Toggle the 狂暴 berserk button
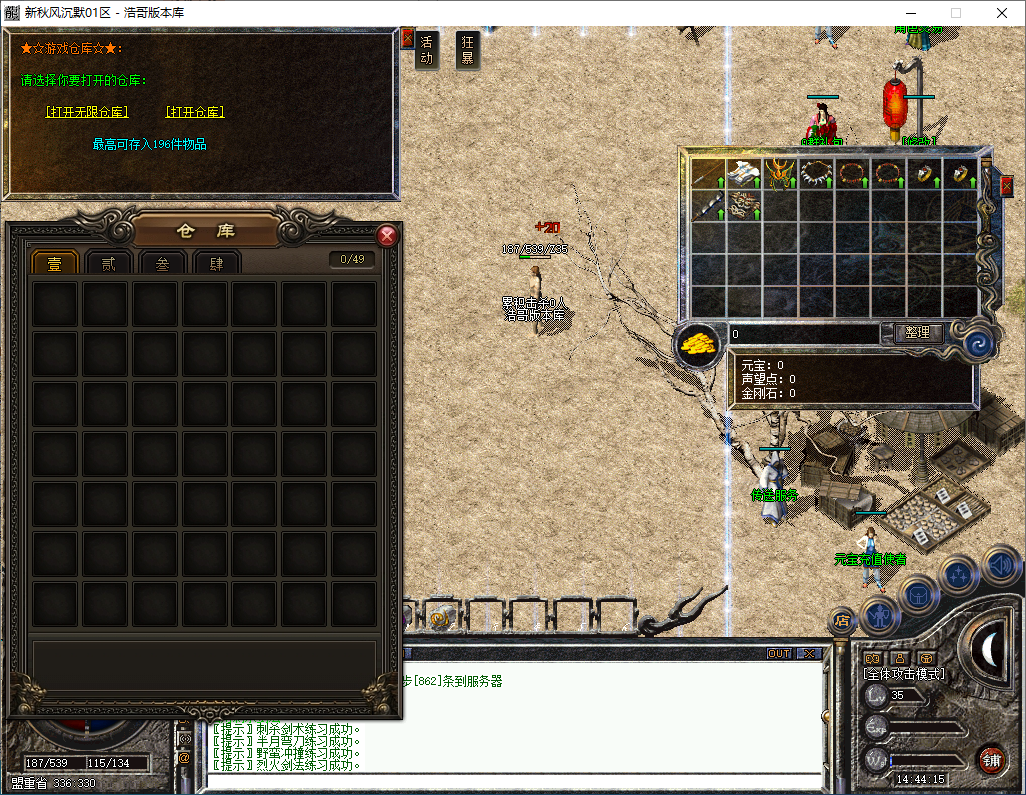The width and height of the screenshot is (1026, 795). [467, 50]
